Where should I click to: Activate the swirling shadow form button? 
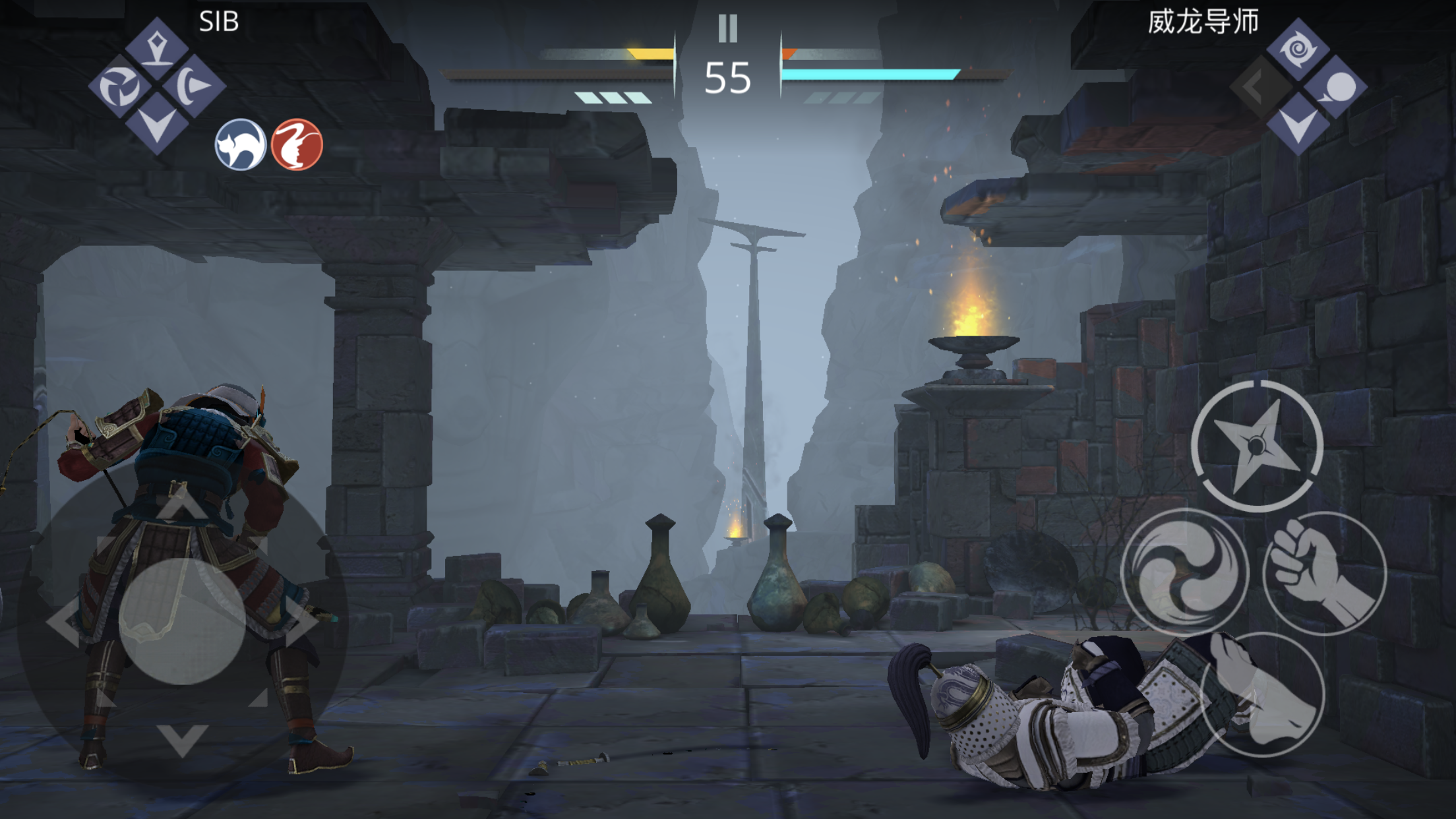coord(1184,572)
